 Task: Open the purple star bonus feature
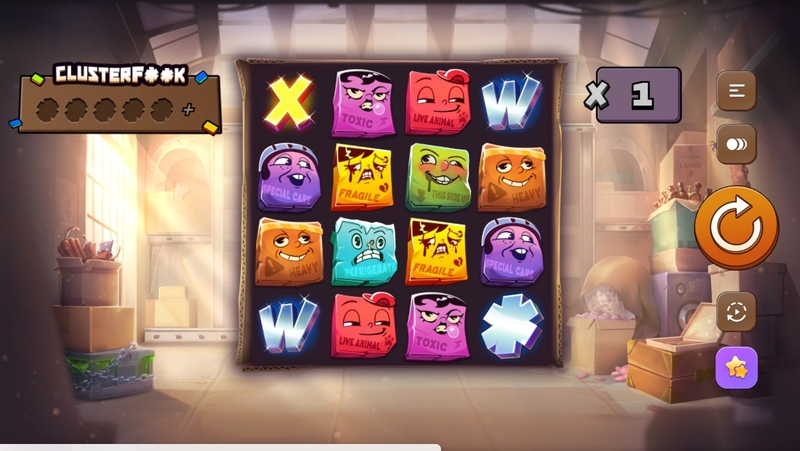pyautogui.click(x=736, y=367)
